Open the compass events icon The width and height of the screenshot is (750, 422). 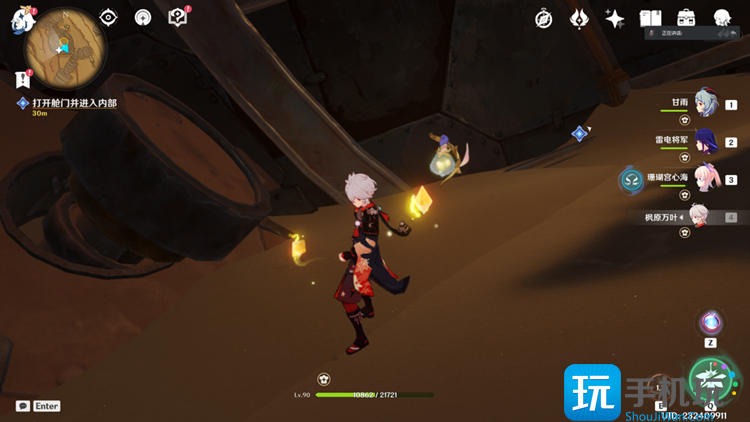tap(544, 19)
